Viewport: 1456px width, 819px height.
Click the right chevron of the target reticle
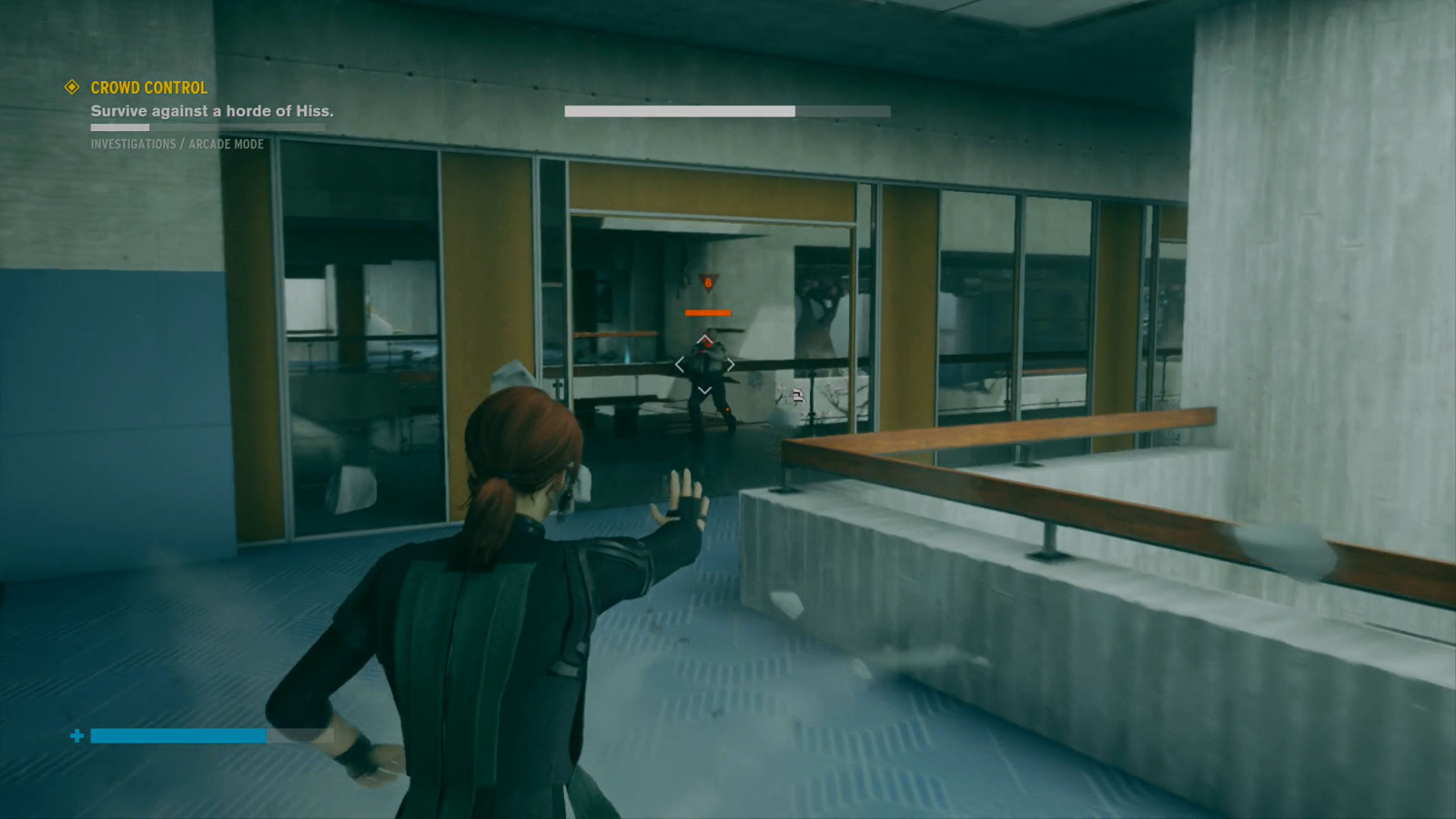point(733,363)
